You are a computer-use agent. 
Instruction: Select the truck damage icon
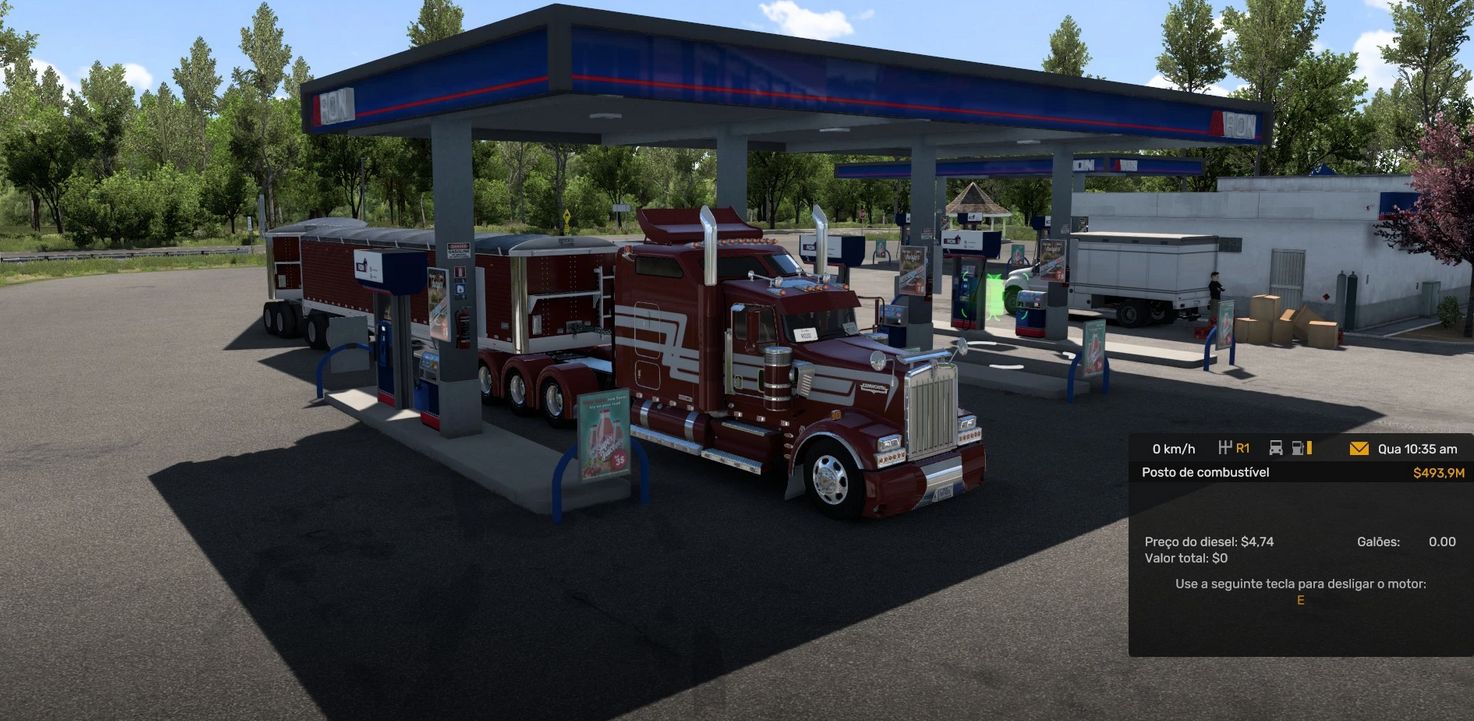click(1276, 448)
